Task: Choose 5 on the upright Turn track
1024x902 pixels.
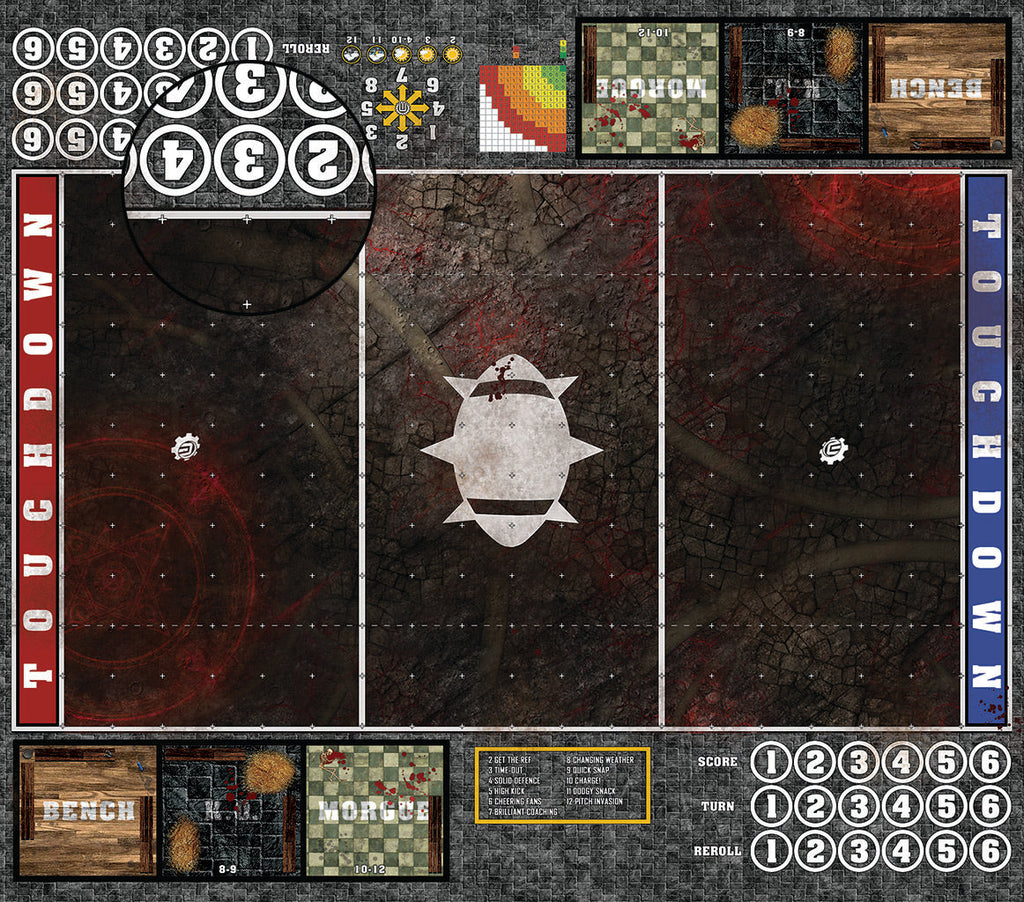Action: pos(946,806)
